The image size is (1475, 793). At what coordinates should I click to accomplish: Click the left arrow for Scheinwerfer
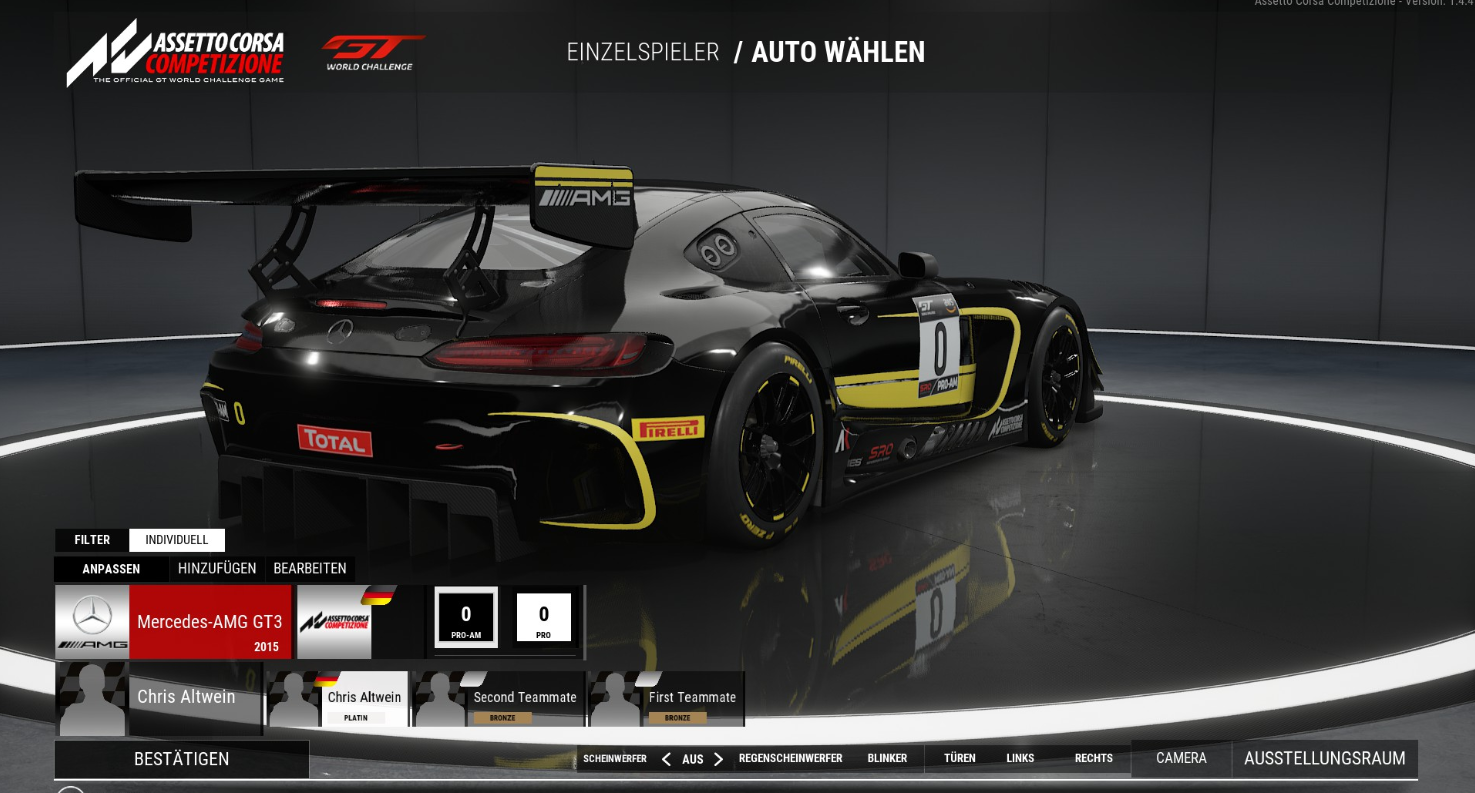(x=666, y=759)
